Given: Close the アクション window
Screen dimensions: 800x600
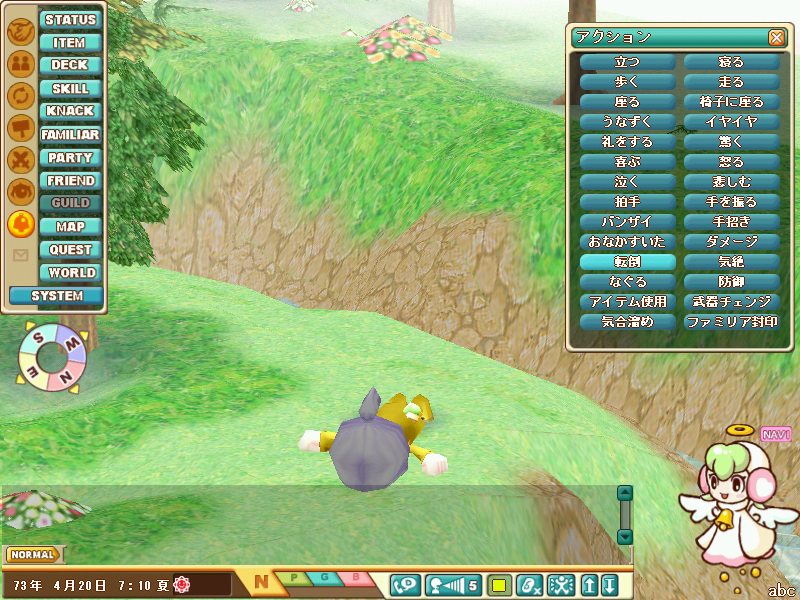Looking at the screenshot, I should coord(776,38).
